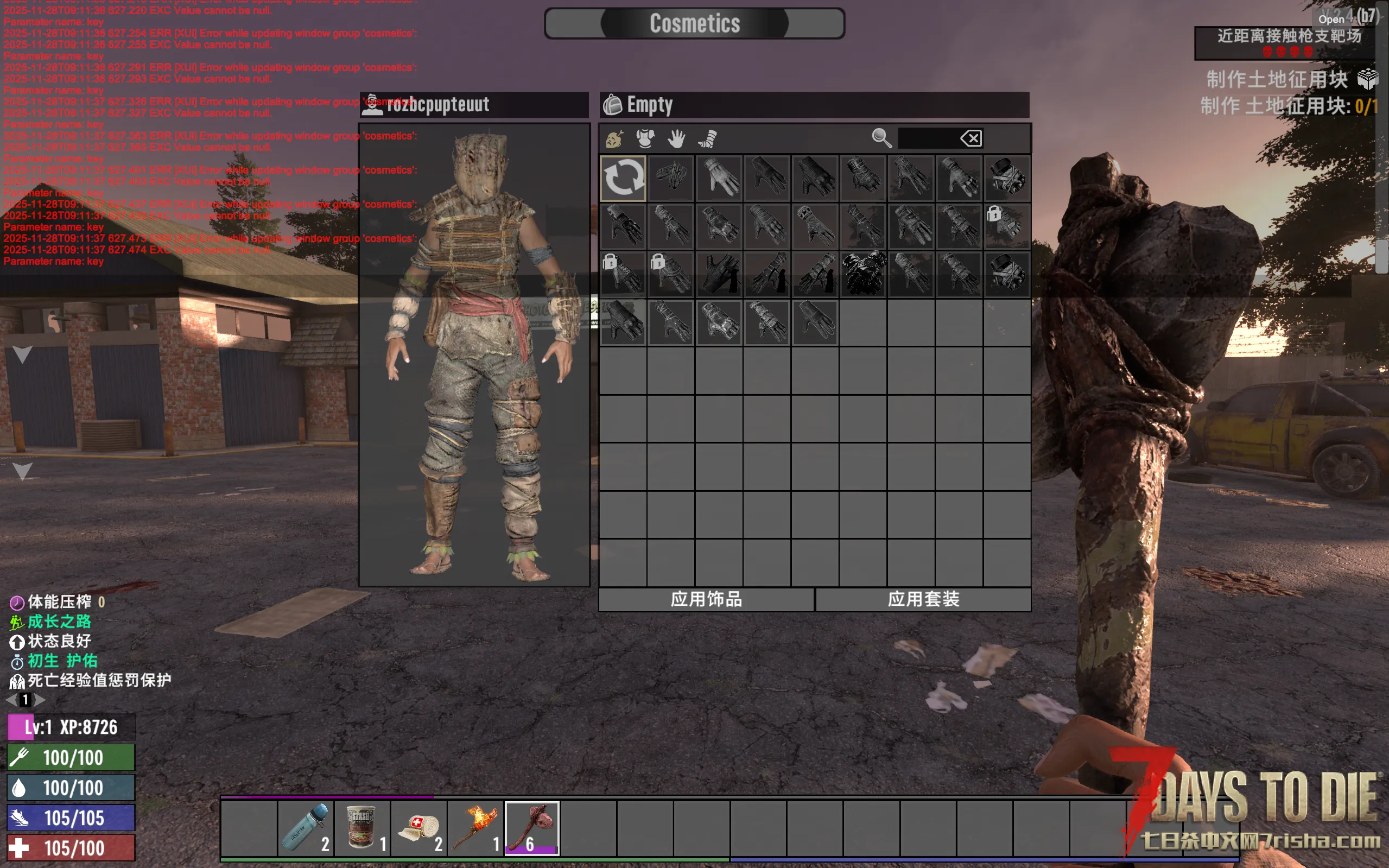Screen dimensions: 1389x868
Task: Apply accessory with 应用饰品 button
Action: [706, 599]
